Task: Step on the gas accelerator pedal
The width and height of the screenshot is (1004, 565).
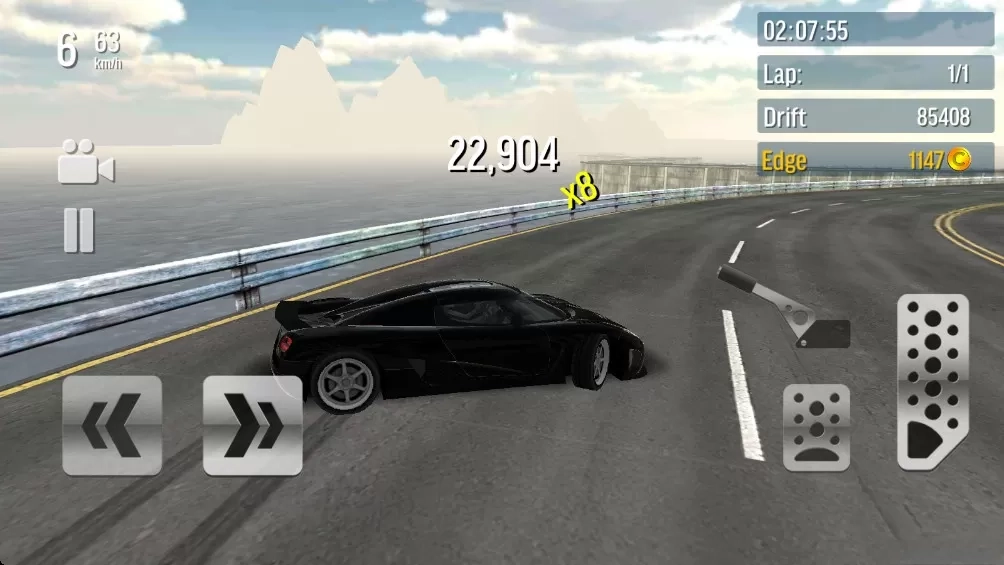Action: 932,381
